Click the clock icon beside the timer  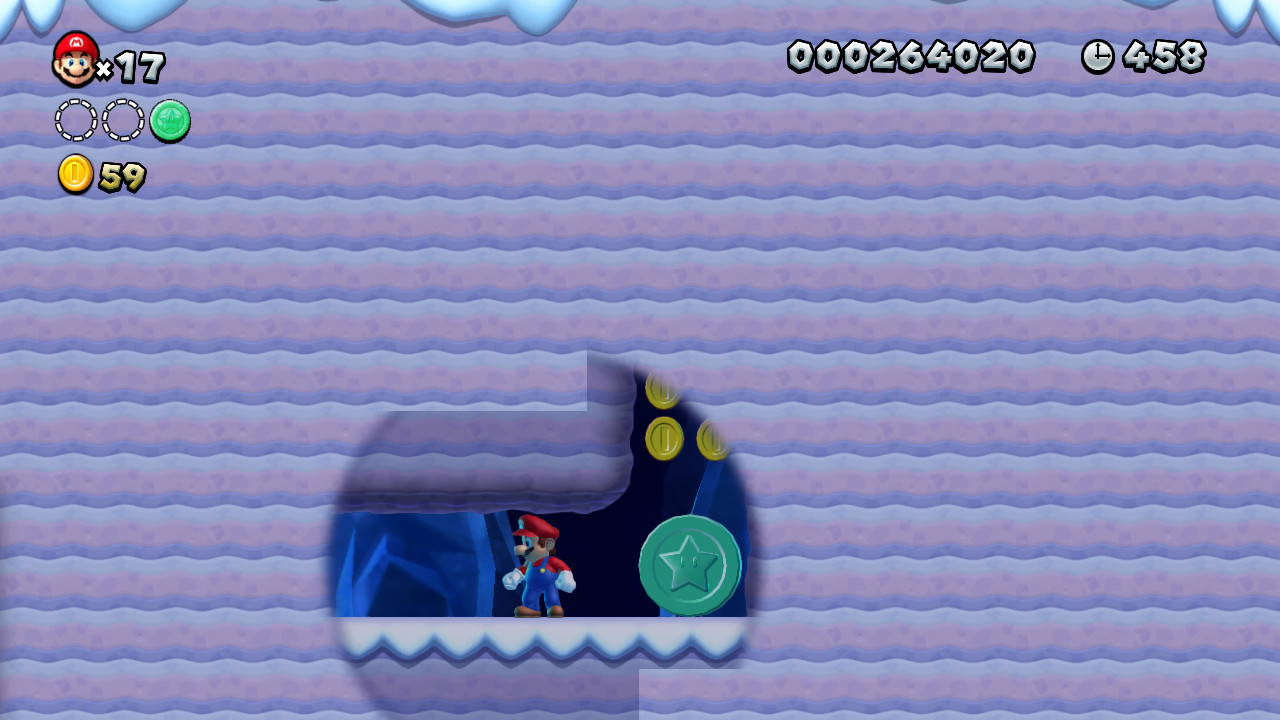click(1096, 58)
